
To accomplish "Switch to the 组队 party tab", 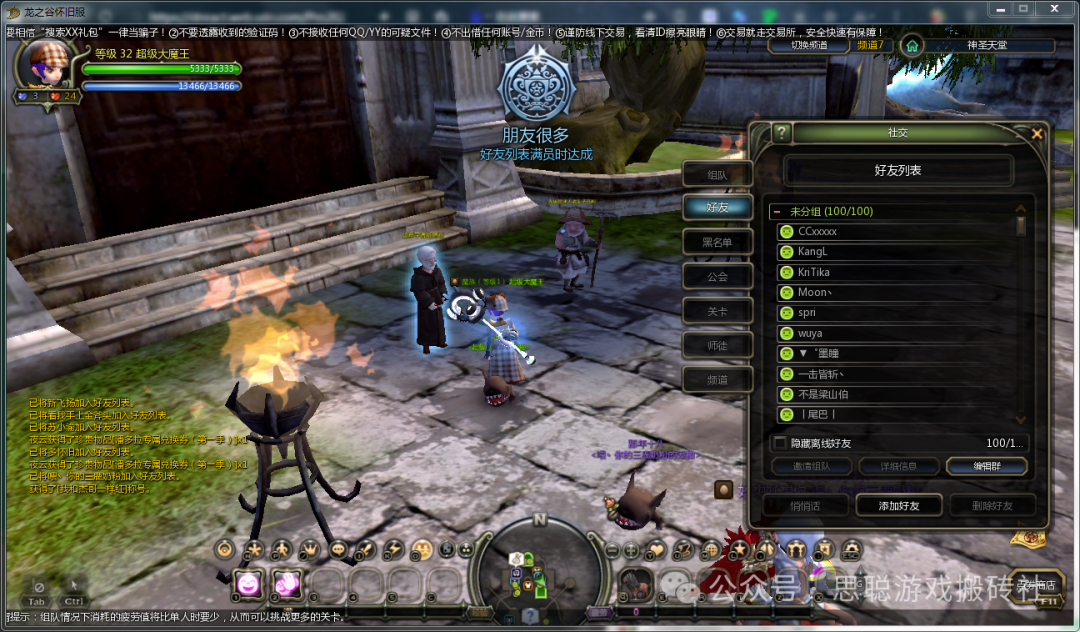I will pos(717,174).
